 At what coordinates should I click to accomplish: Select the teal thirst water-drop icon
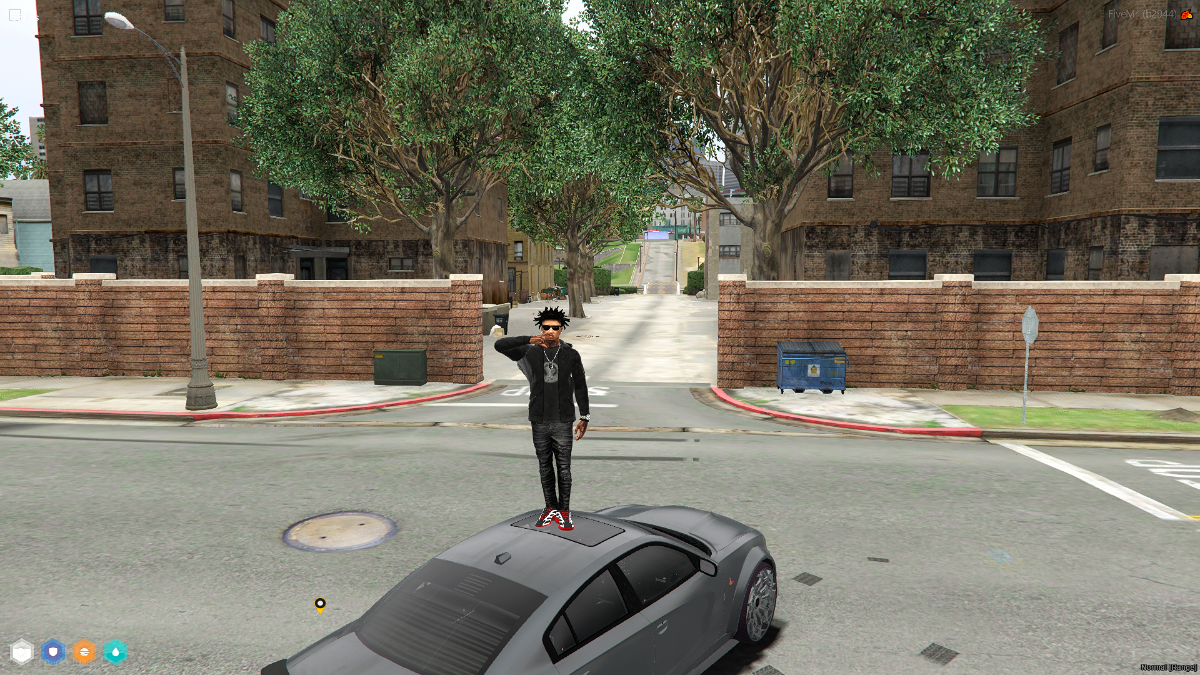tap(116, 652)
